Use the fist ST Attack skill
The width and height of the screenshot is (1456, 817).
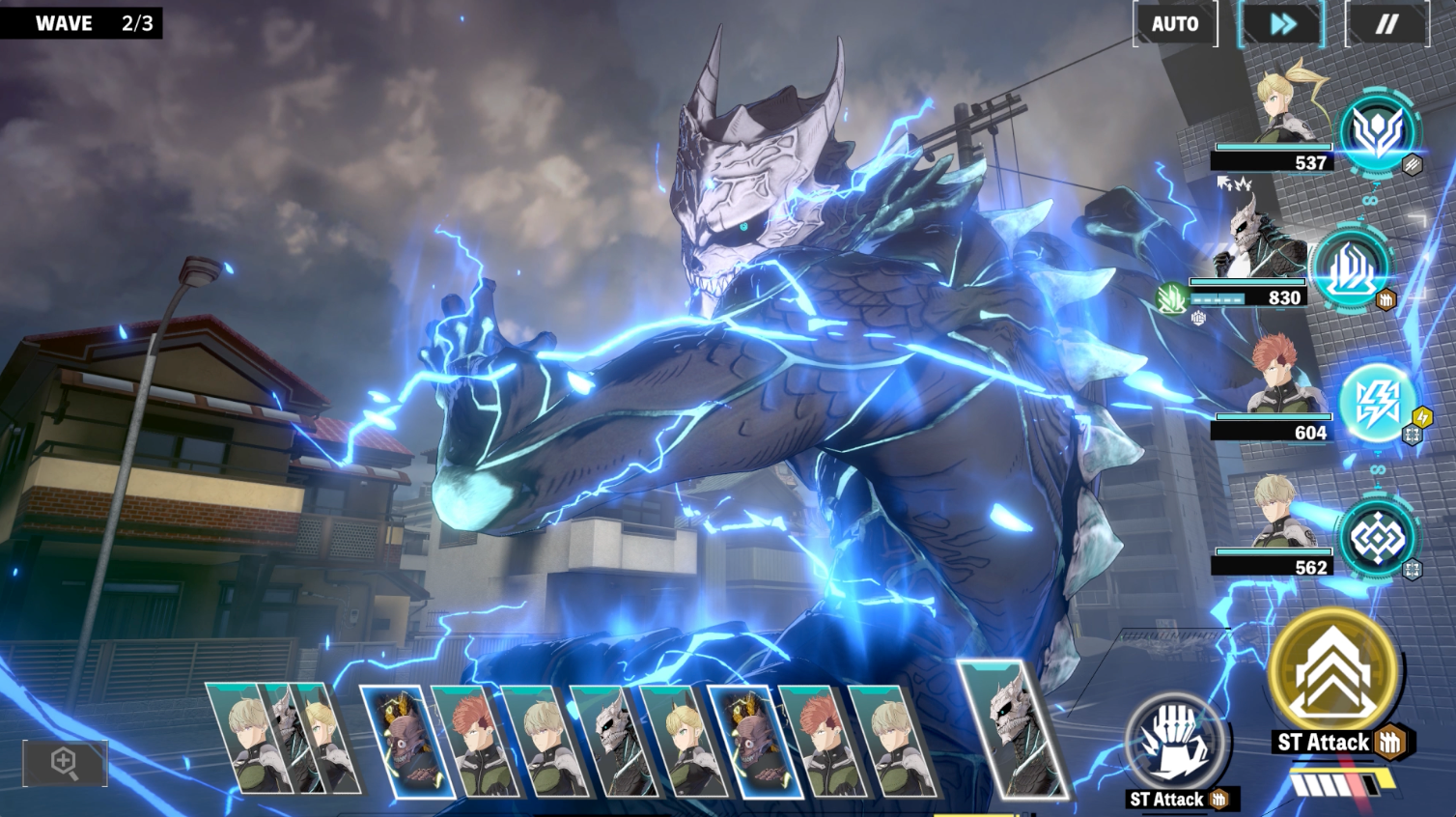[1176, 745]
